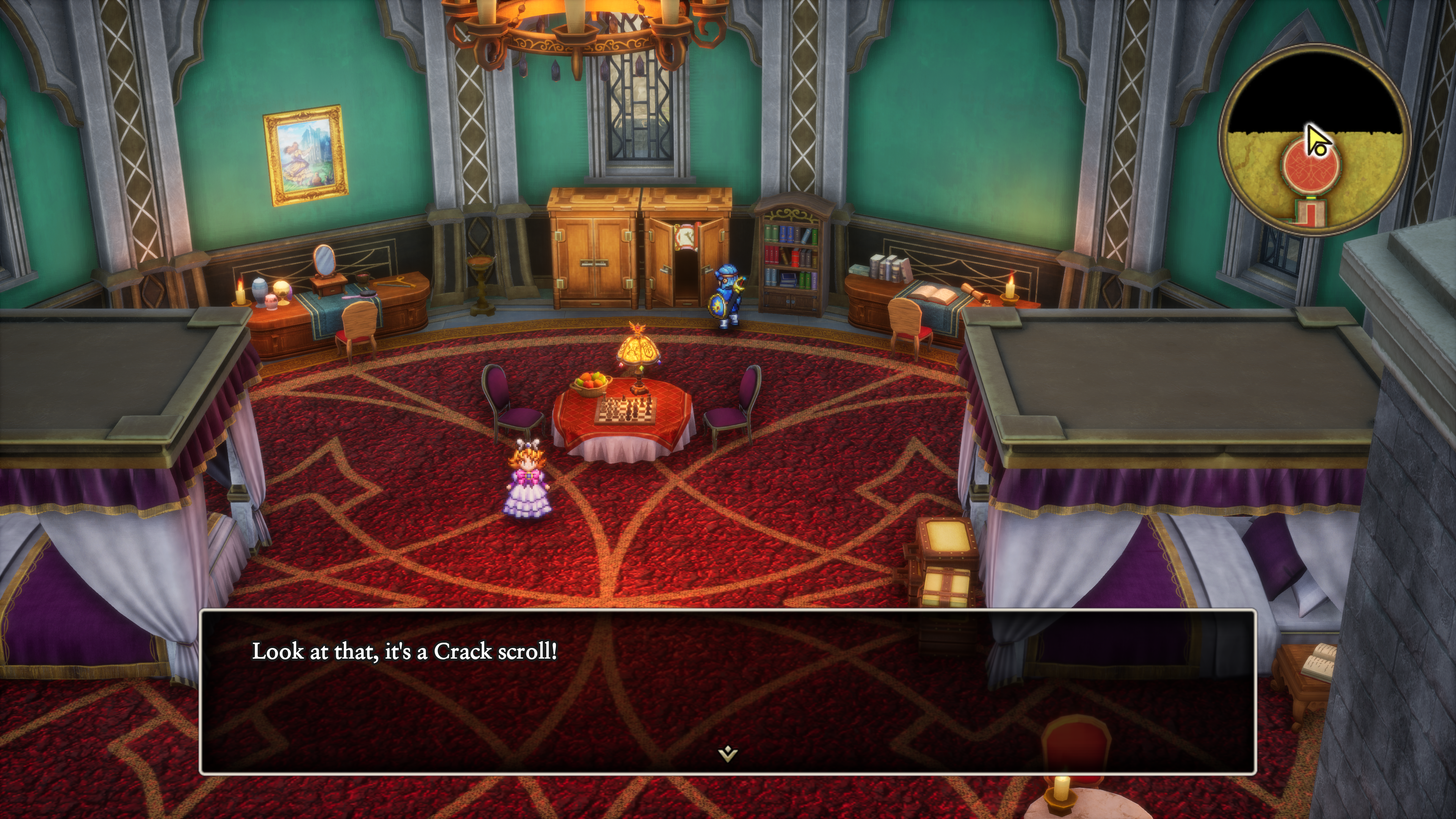Advance the dialogue with the continue arrow
The image size is (1456, 819).
tap(728, 753)
